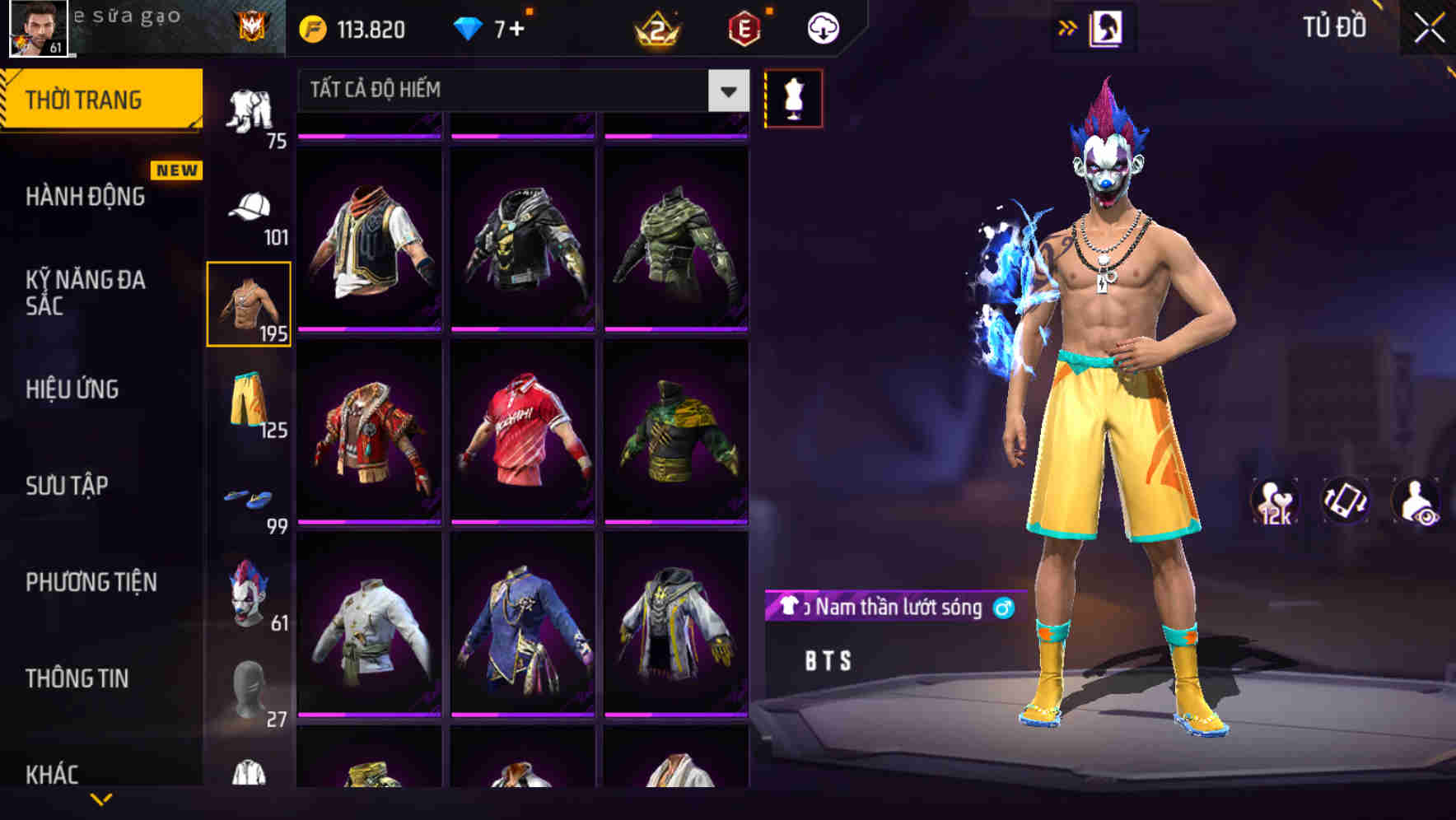Screen dimensions: 1456x820
Task: Open the sandals footwear category
Action: (x=249, y=497)
